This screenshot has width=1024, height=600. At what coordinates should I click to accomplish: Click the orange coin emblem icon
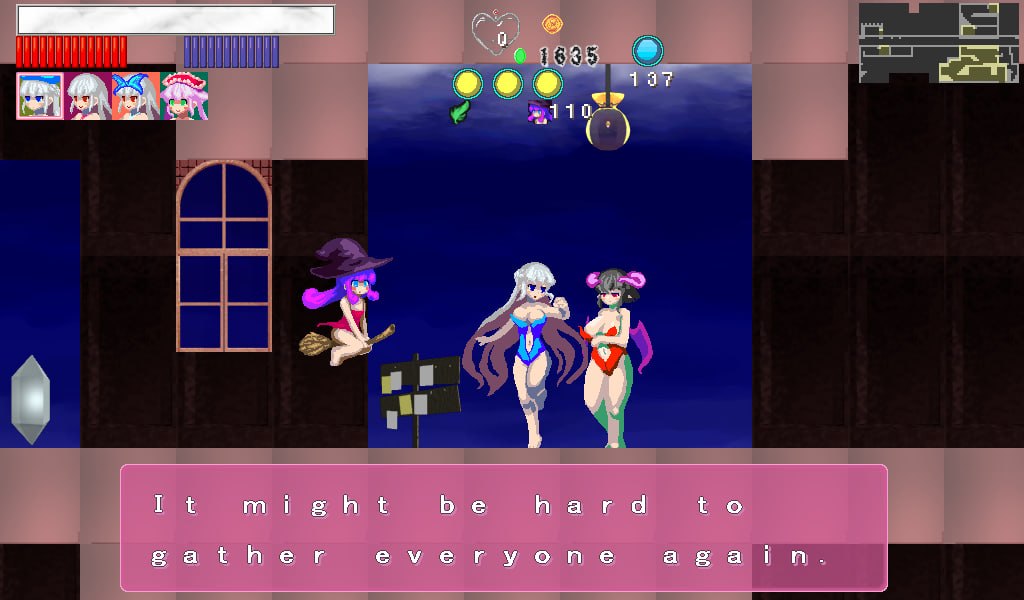coord(551,23)
